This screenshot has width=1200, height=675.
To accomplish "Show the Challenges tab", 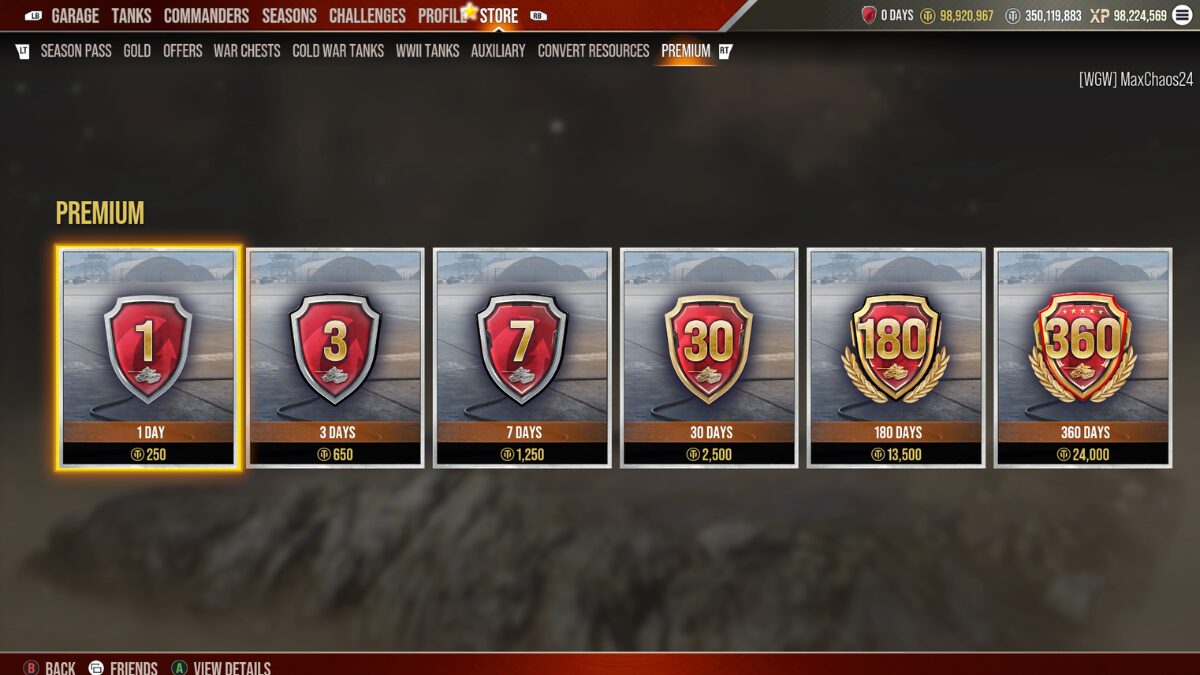I will tap(367, 16).
